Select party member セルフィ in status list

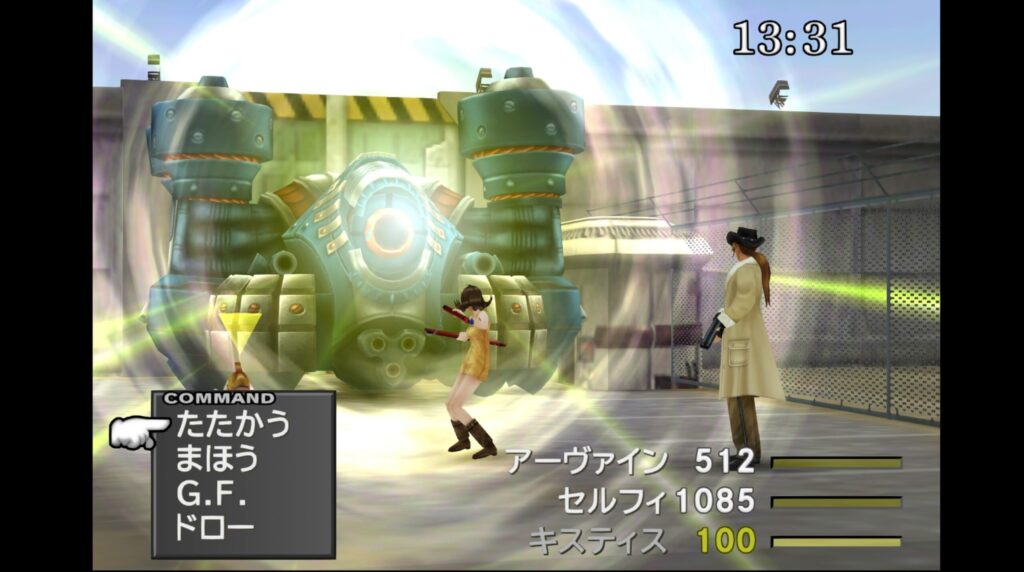point(614,500)
